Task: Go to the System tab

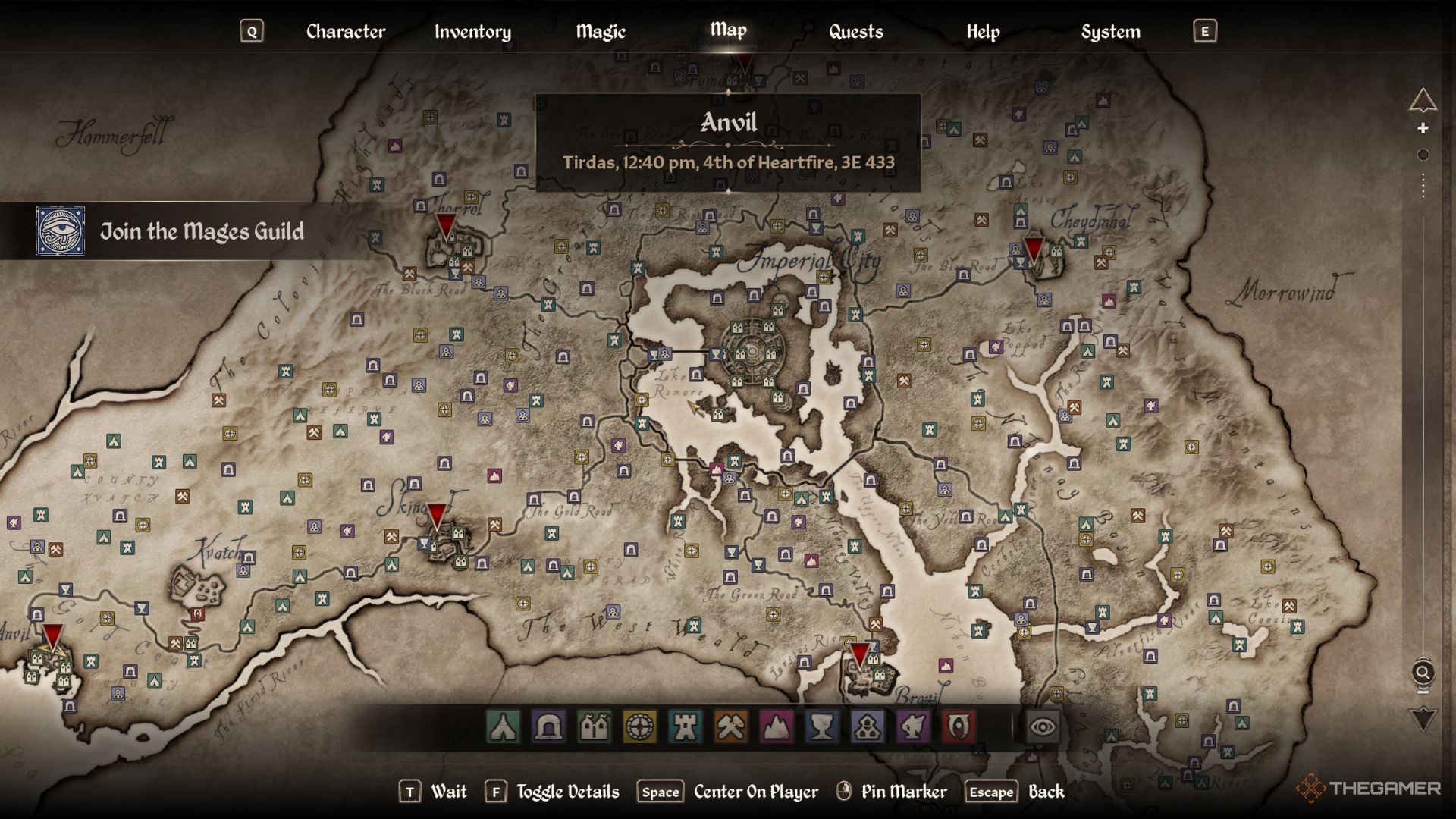Action: 1110,31
